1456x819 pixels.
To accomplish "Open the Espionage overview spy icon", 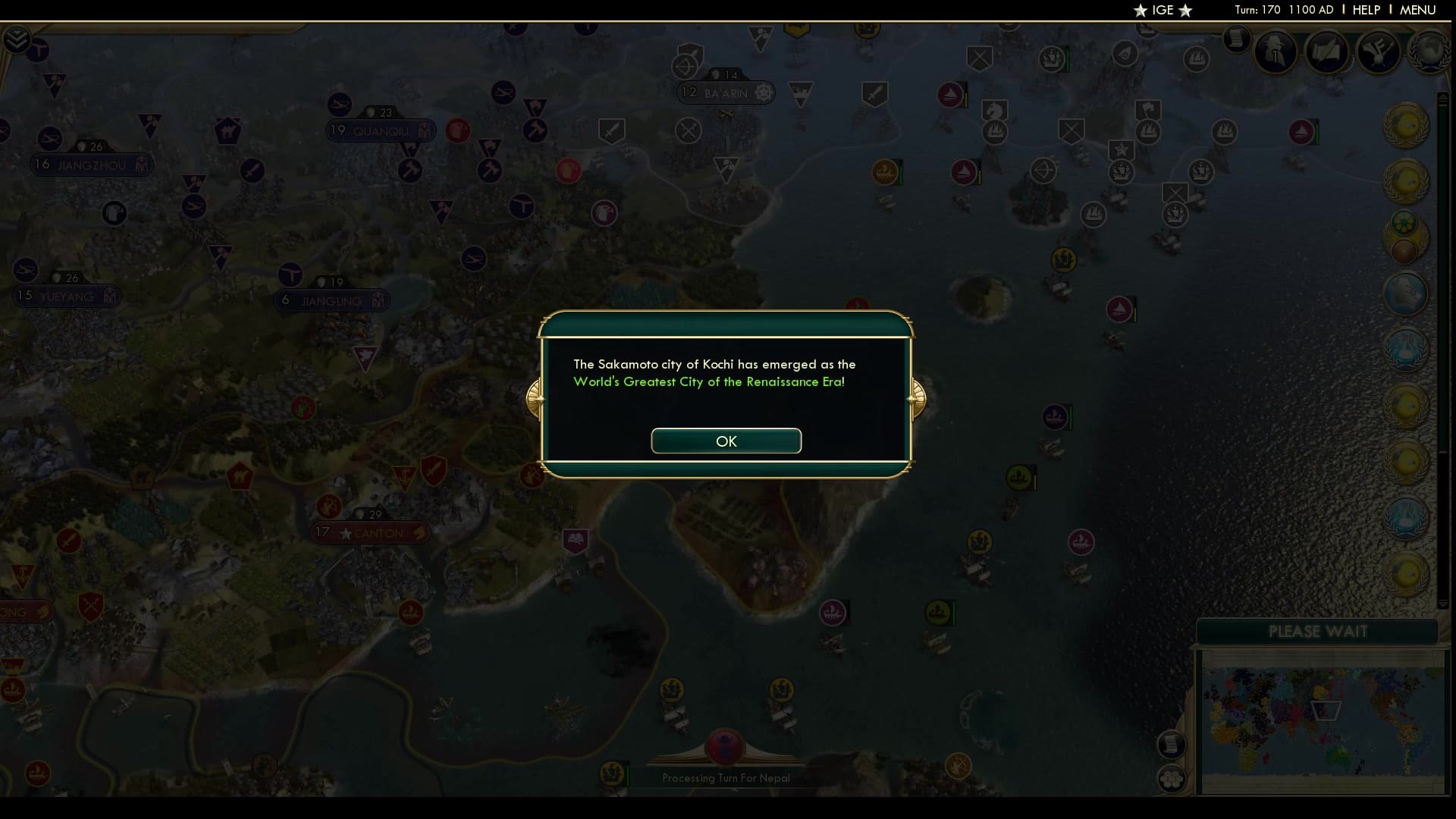I will (1274, 51).
